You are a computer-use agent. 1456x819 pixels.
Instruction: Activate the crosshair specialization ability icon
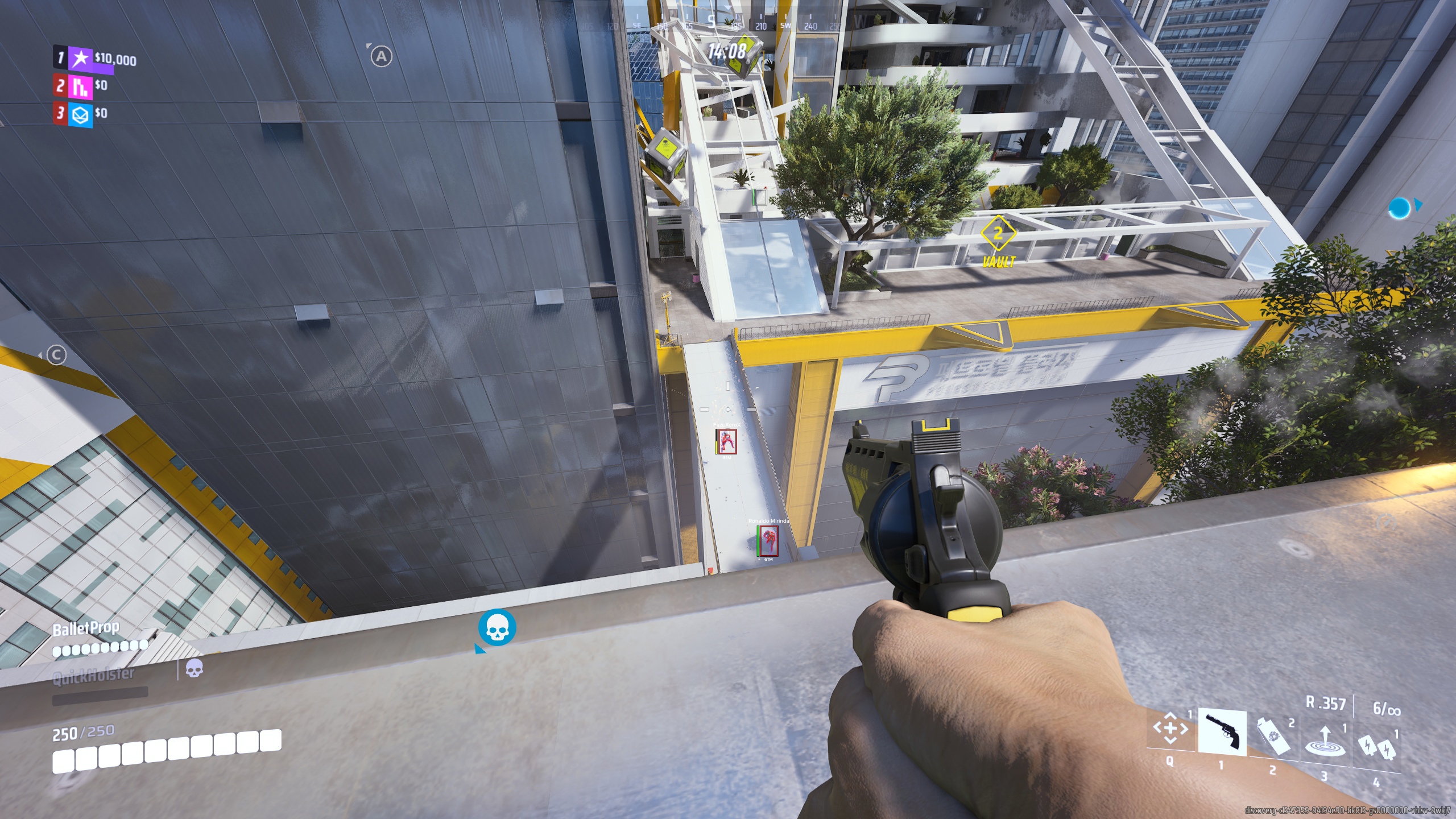1170,728
